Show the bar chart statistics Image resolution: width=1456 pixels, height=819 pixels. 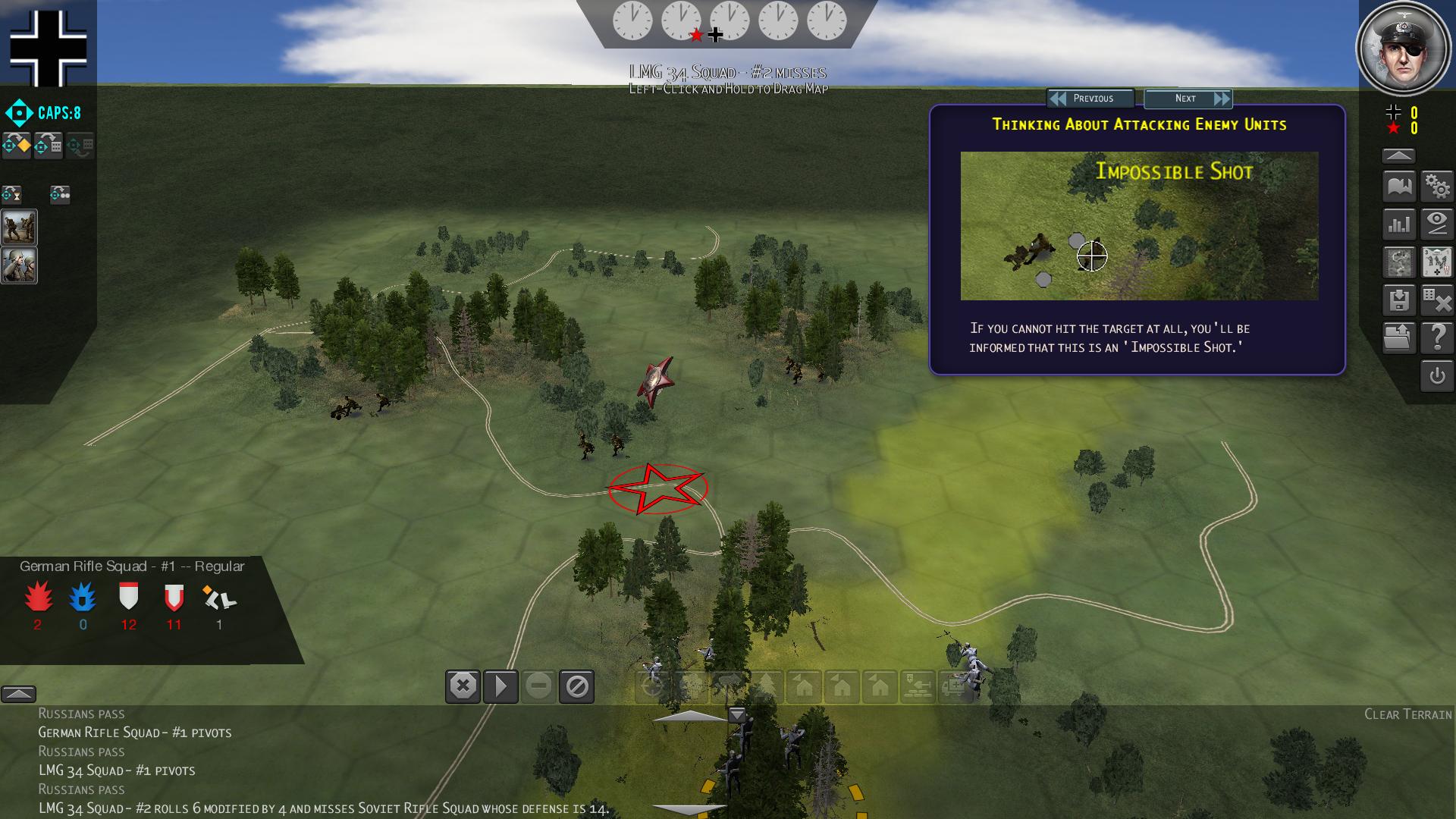pyautogui.click(x=1399, y=224)
